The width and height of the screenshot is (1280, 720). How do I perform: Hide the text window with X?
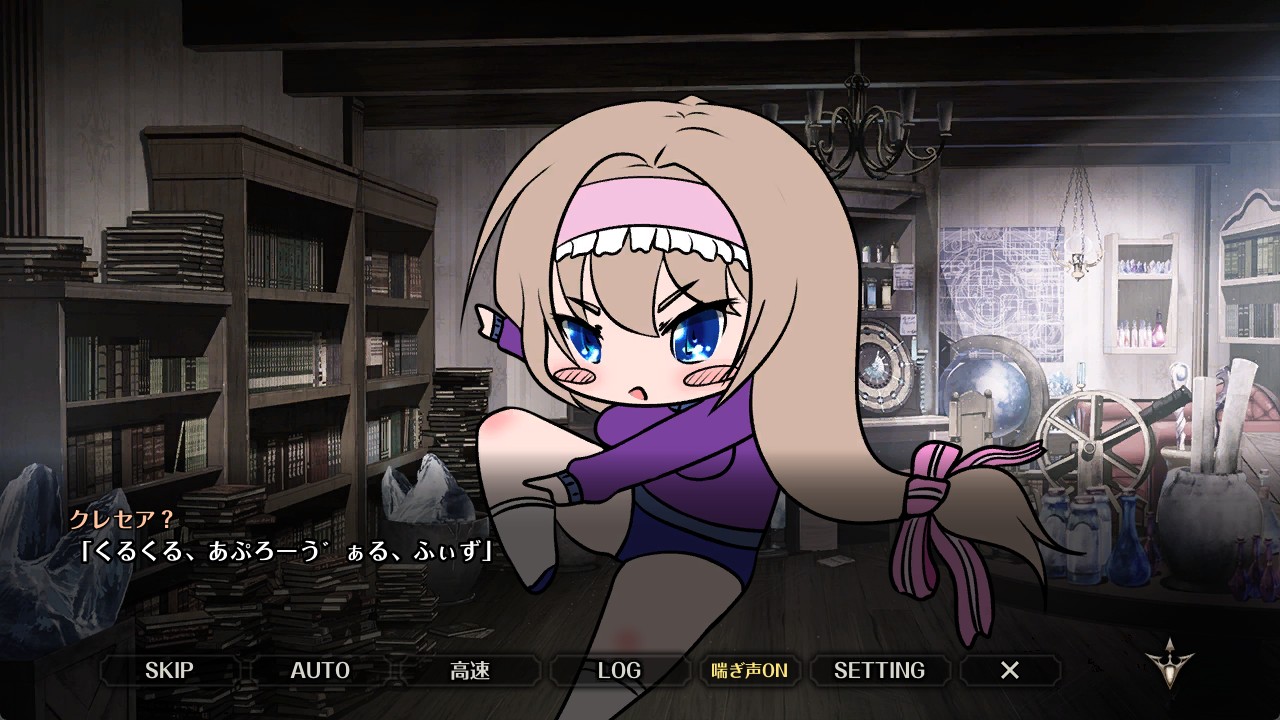click(x=1010, y=670)
